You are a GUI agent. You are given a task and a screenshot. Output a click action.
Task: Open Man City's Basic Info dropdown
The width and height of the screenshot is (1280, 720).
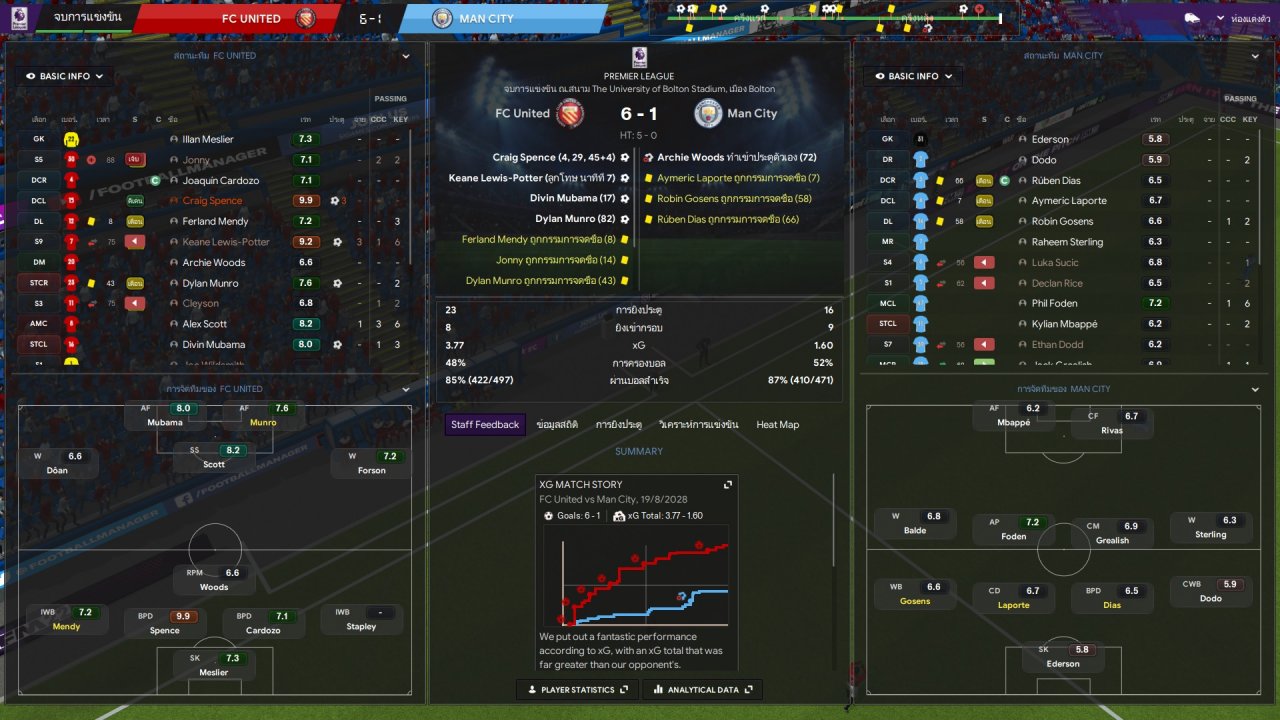[x=913, y=76]
